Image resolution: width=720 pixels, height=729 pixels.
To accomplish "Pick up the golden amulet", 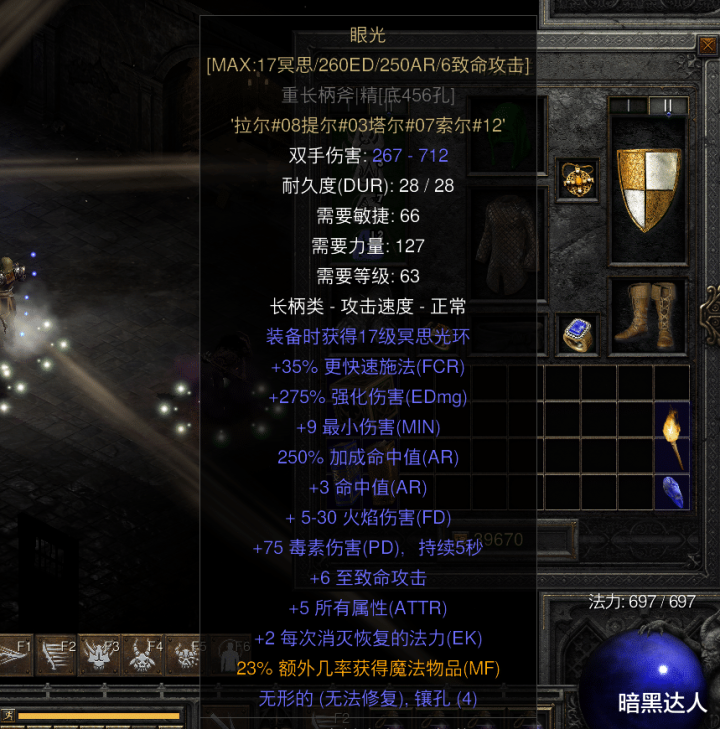I will tap(577, 180).
